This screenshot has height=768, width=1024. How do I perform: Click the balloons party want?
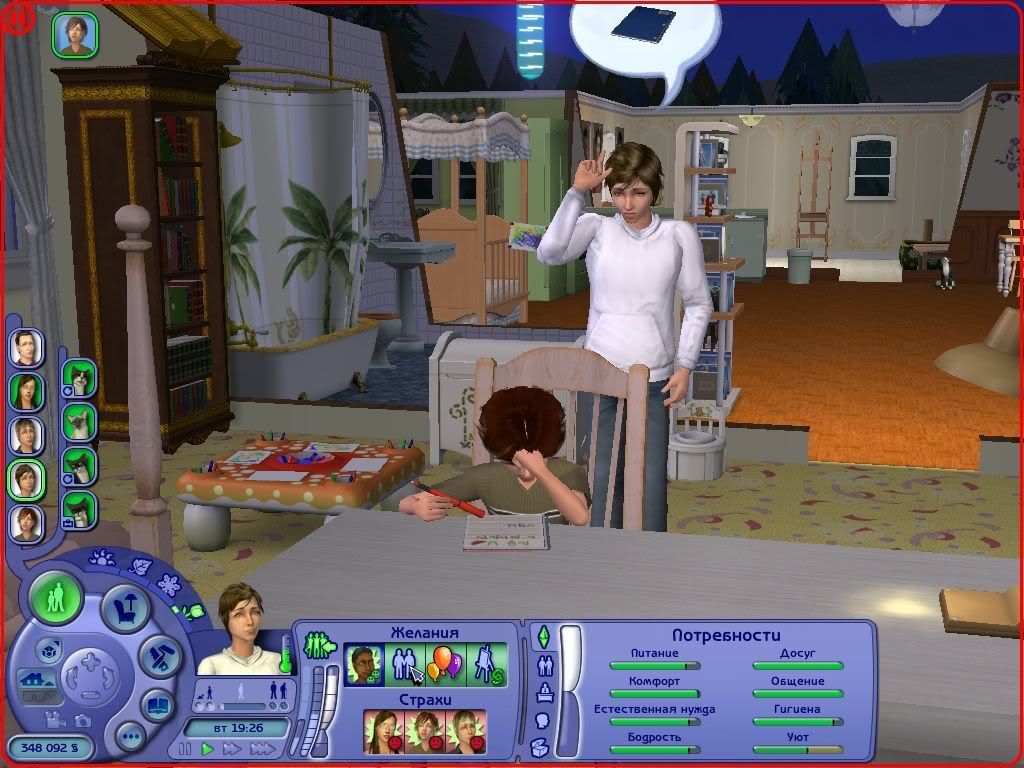[446, 664]
